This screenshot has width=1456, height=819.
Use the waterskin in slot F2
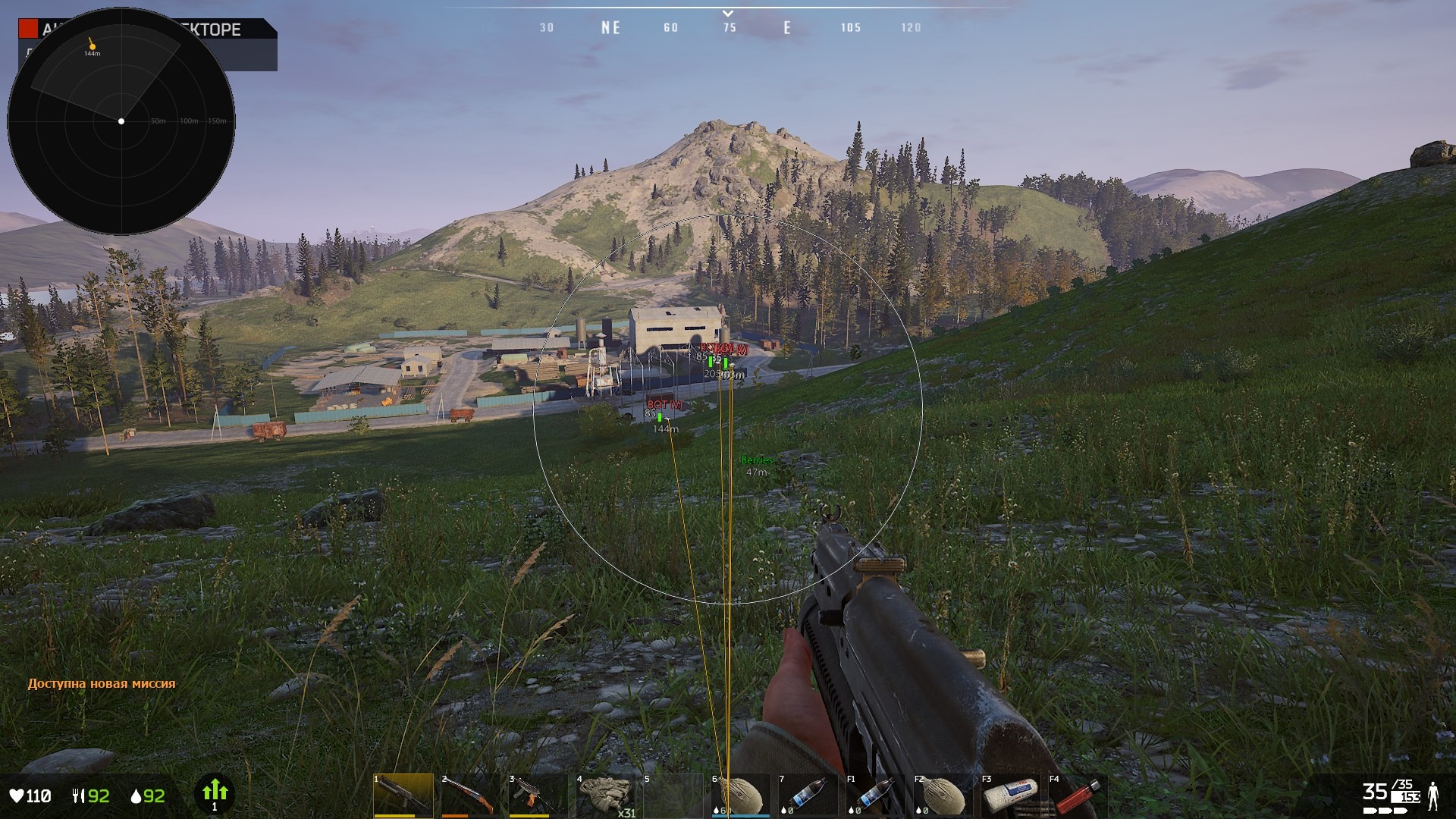(x=940, y=795)
